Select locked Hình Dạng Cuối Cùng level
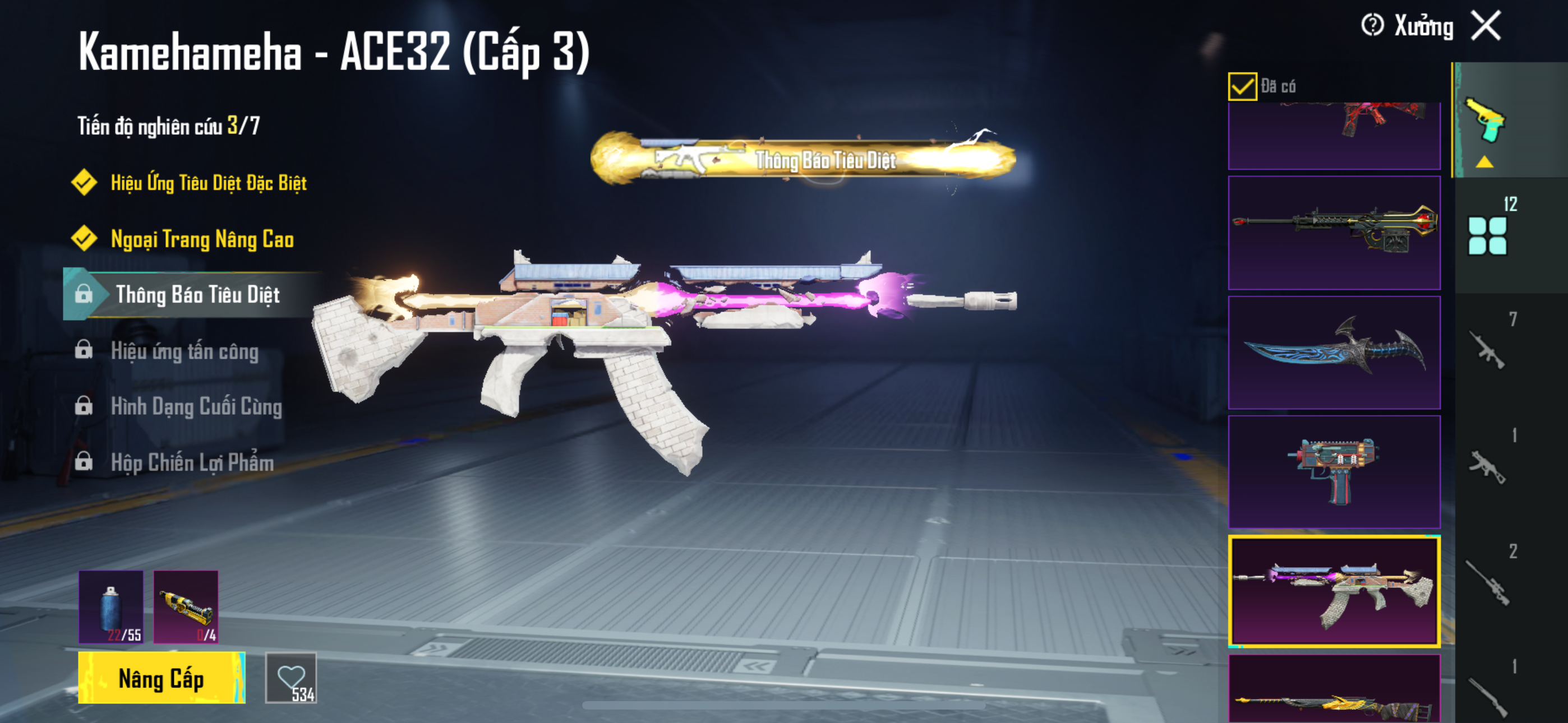Viewport: 1568px width, 723px height. pyautogui.click(x=196, y=406)
